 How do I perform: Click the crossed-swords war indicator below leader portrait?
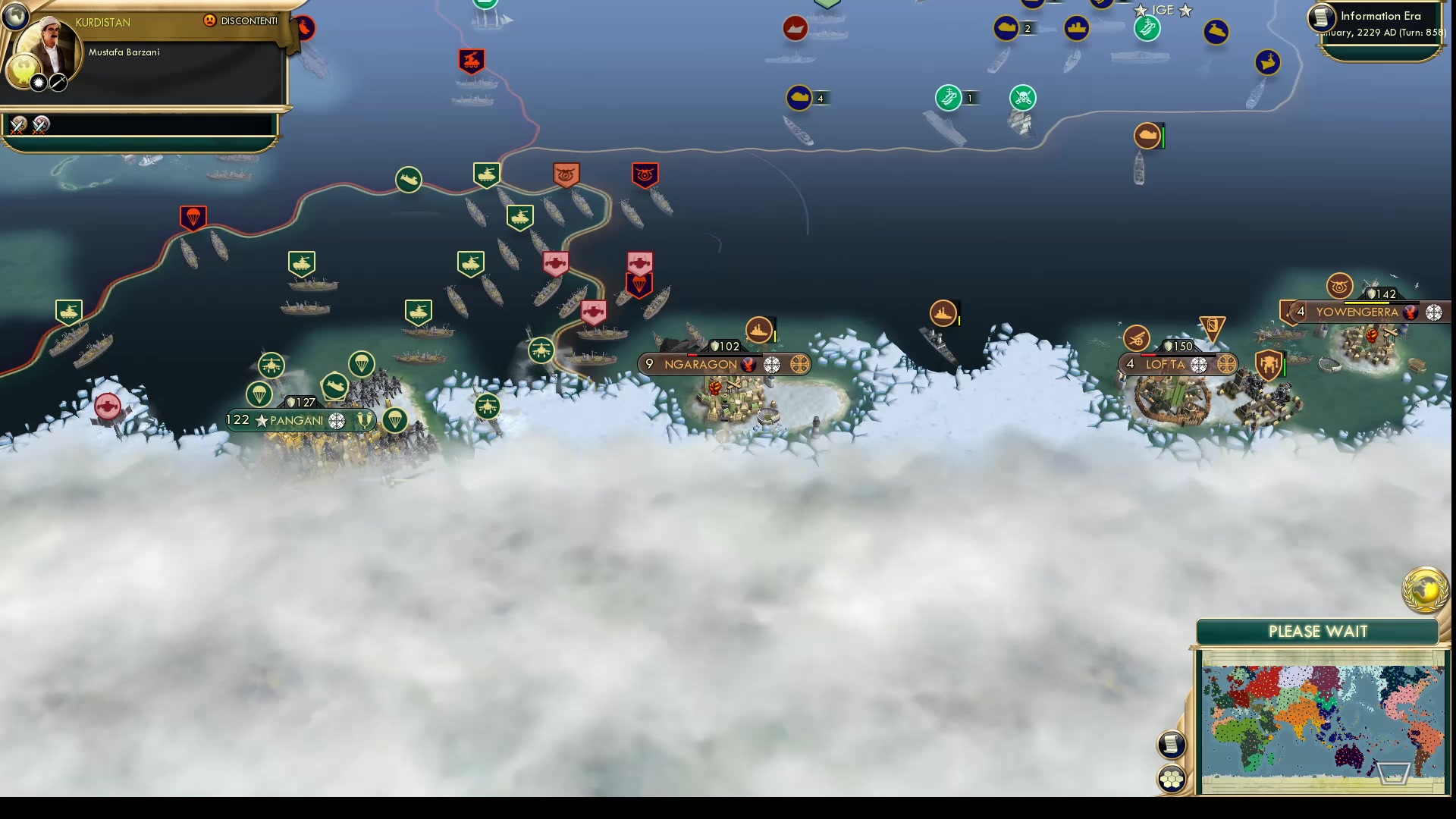coord(19,125)
